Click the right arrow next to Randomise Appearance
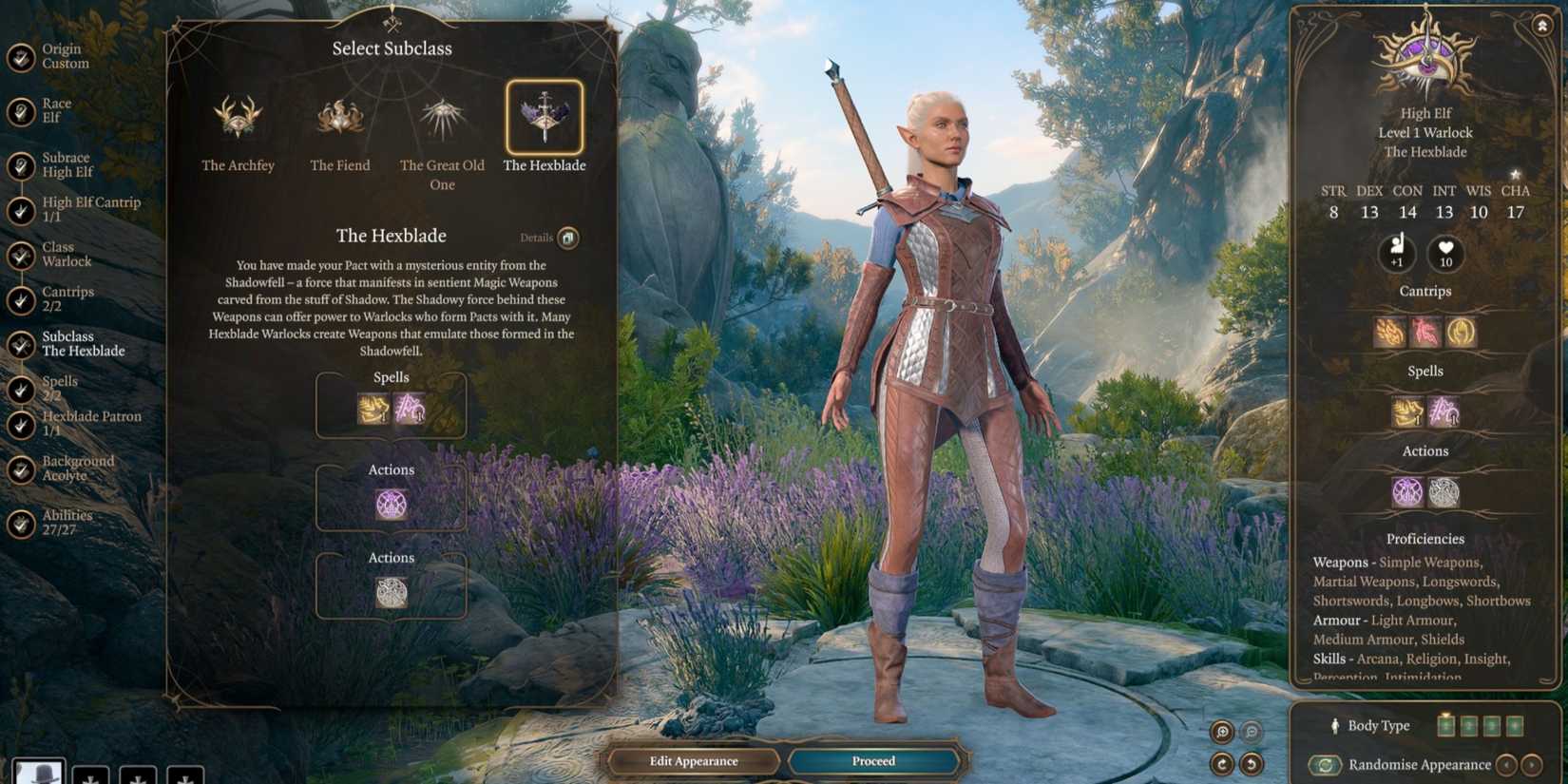 tap(1532, 764)
